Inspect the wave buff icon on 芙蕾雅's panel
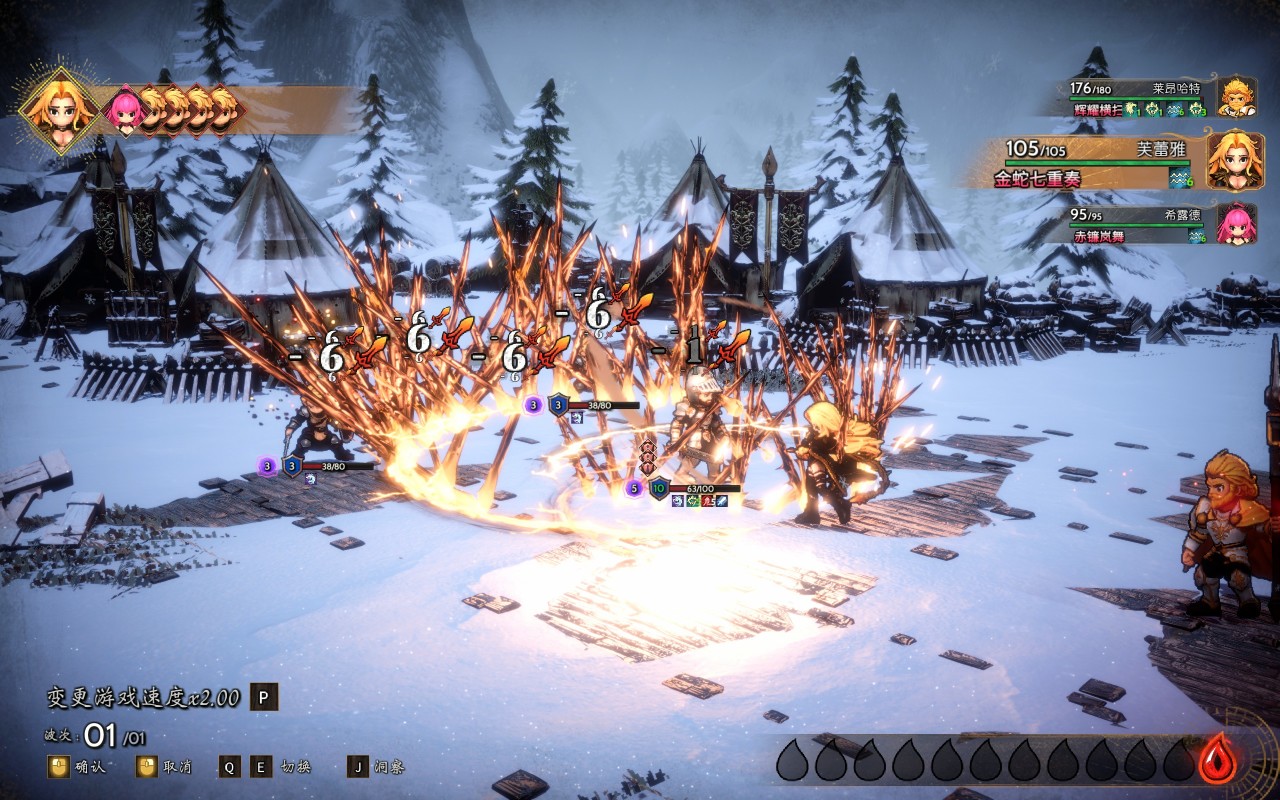Viewport: 1280px width, 800px height. [x=1182, y=178]
